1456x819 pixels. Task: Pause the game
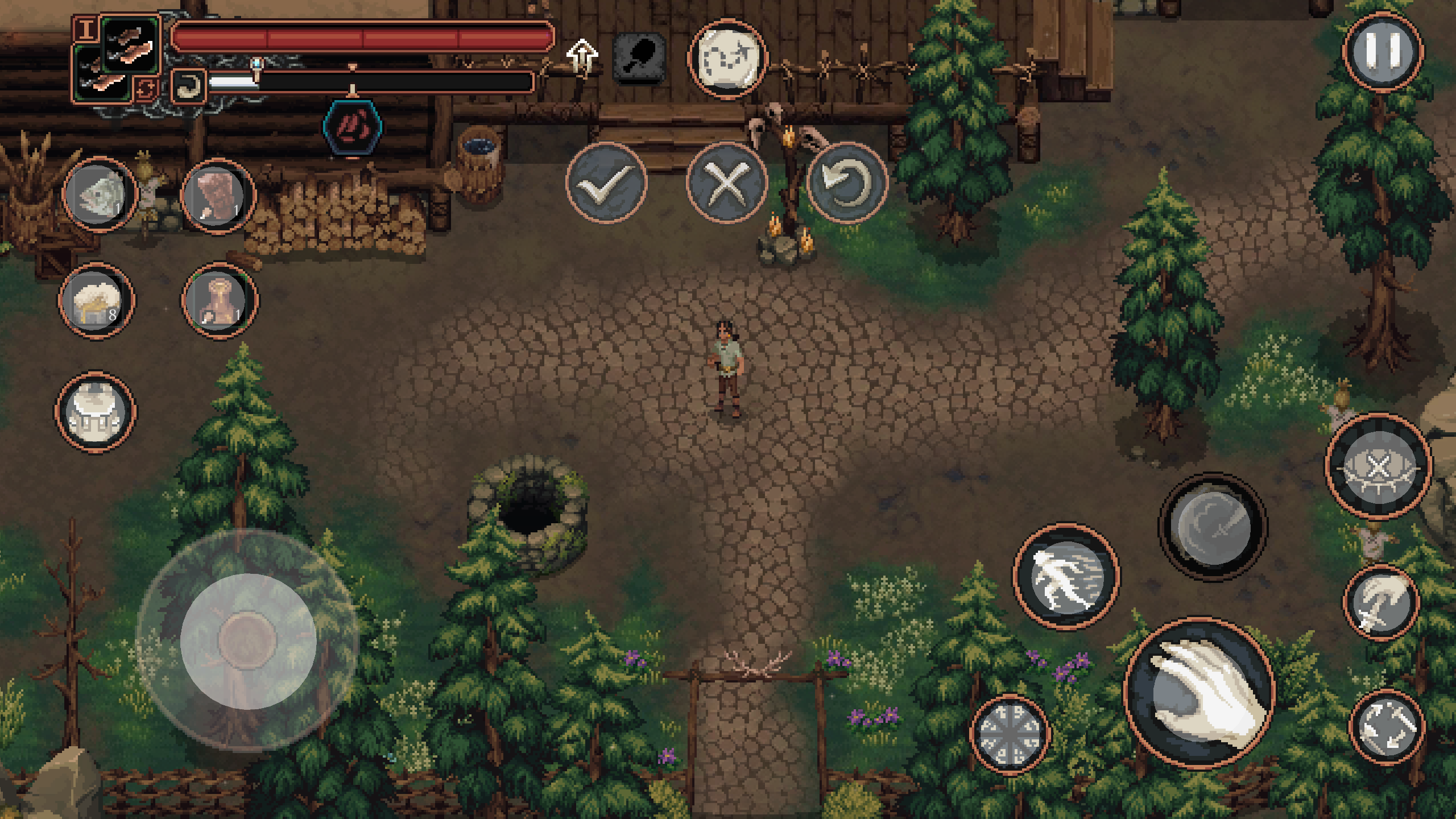1383,52
